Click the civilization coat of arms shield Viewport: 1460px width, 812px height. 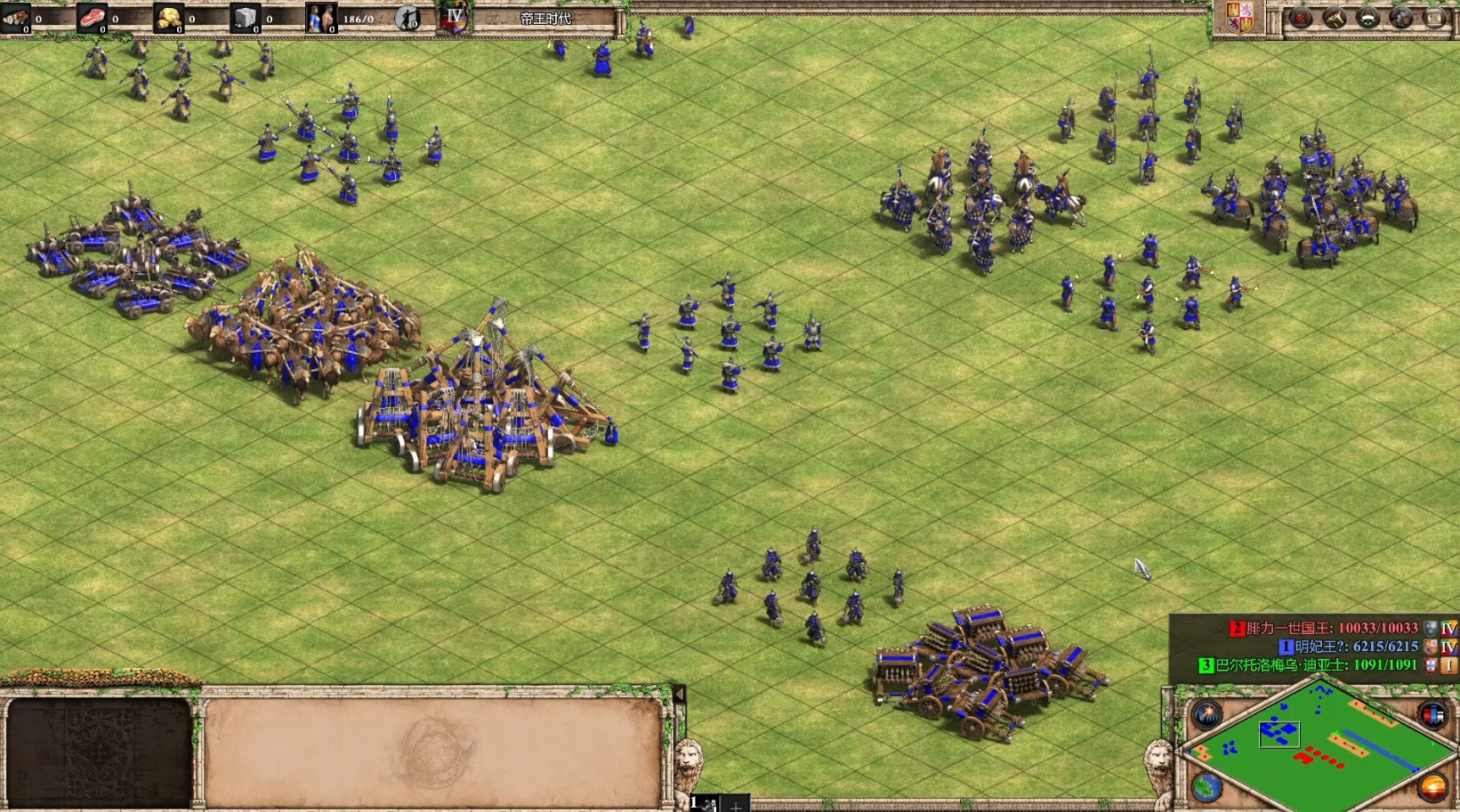pyautogui.click(x=1239, y=17)
